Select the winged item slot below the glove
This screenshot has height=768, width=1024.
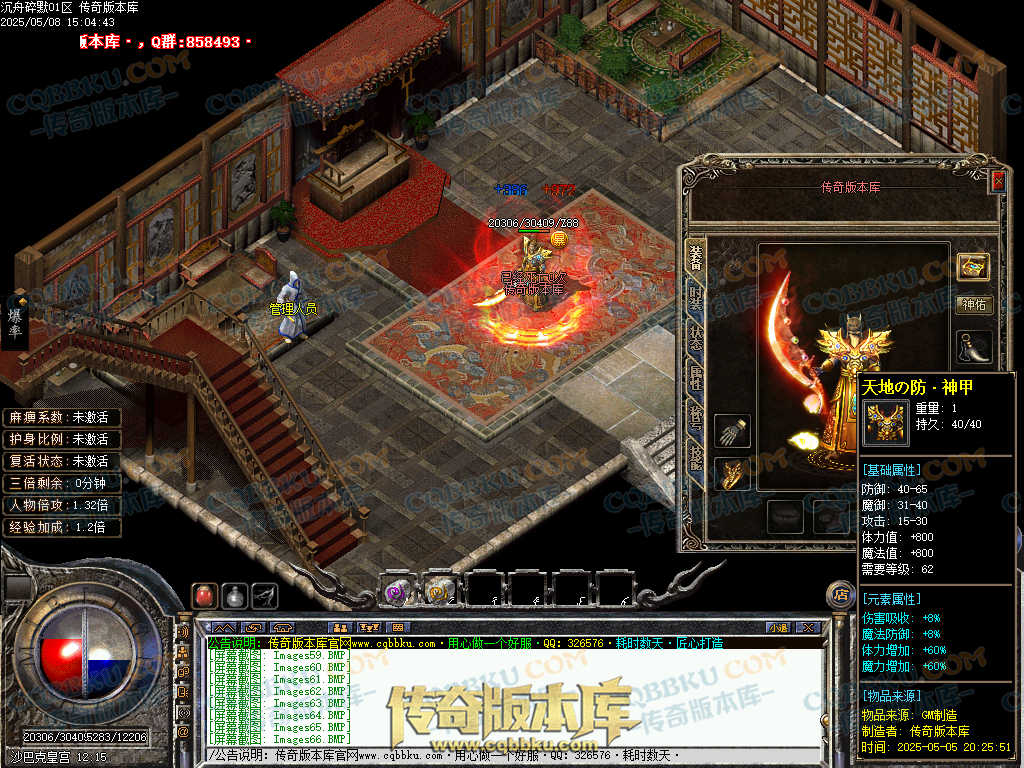tap(733, 473)
